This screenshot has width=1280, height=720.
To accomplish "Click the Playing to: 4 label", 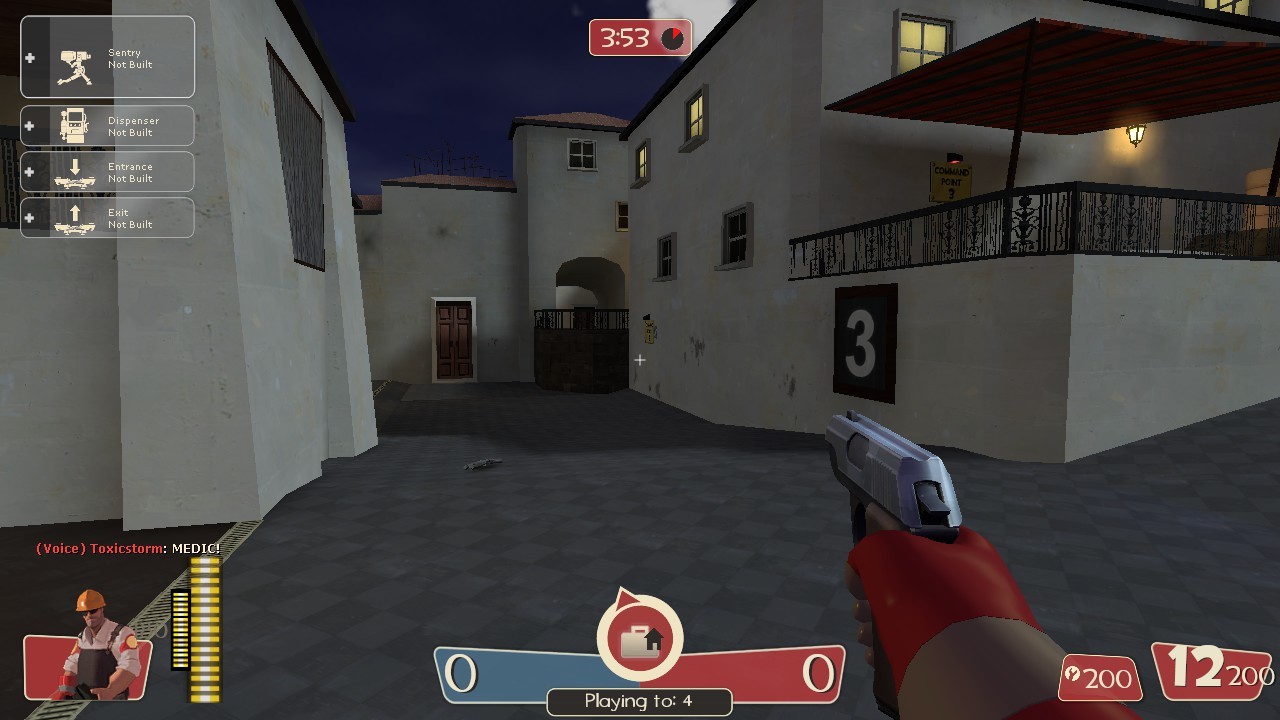I will pyautogui.click(x=639, y=702).
